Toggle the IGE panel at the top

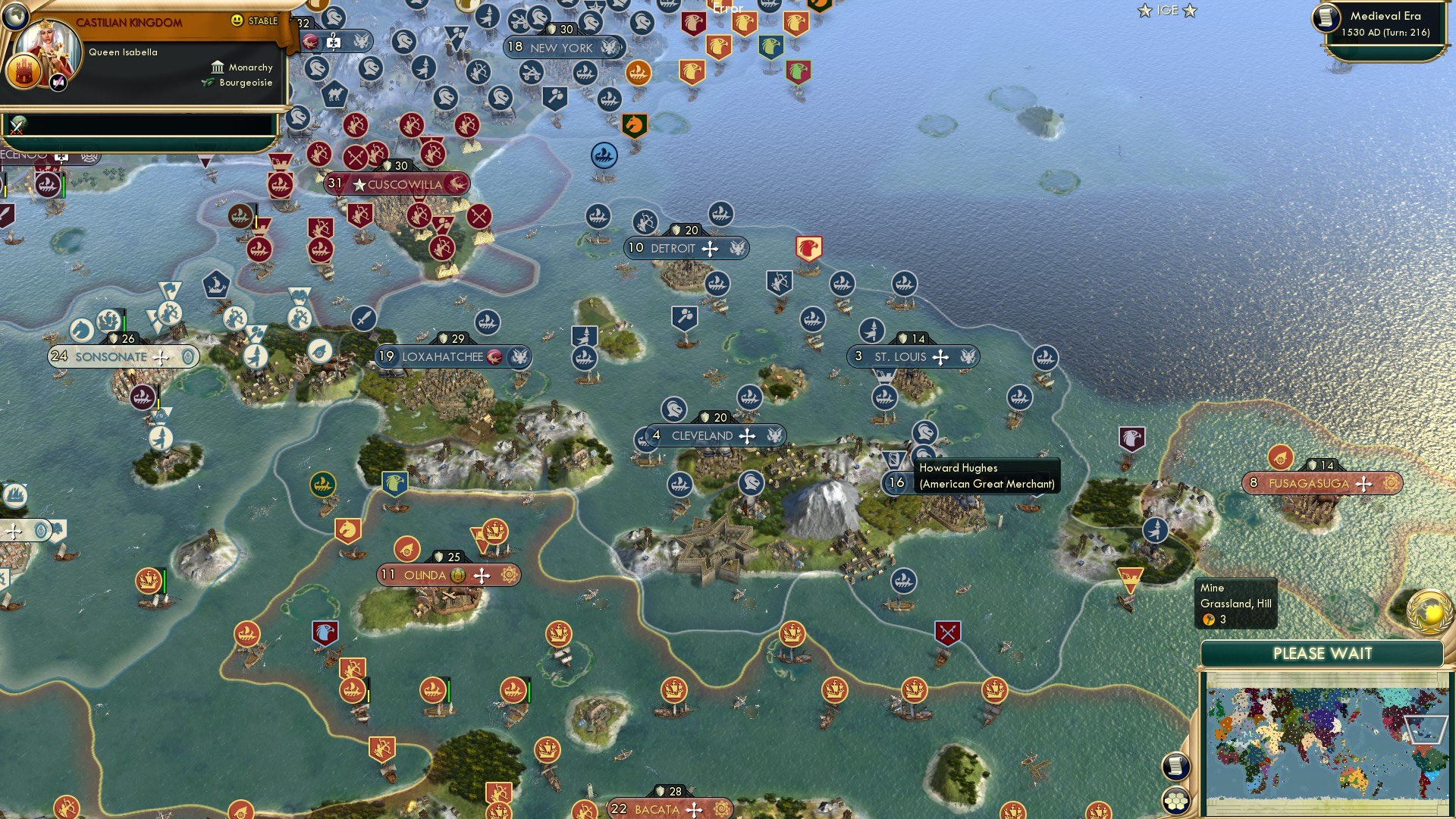coord(1166,11)
